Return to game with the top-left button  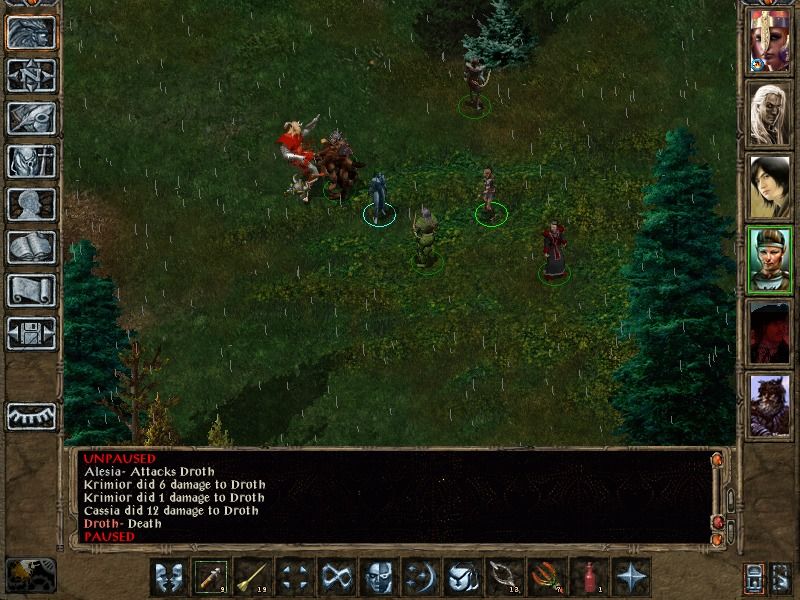pyautogui.click(x=31, y=32)
